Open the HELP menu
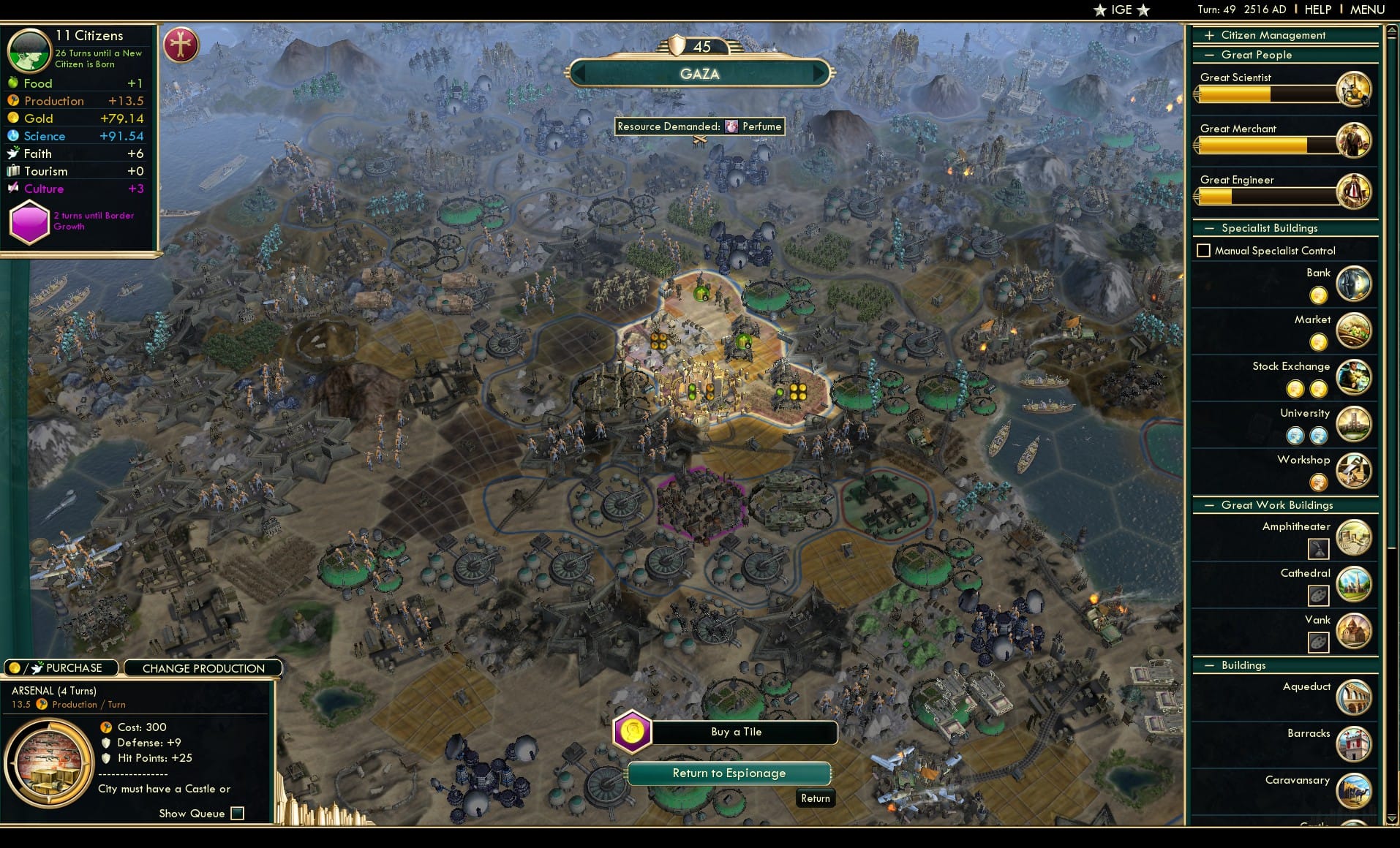 (x=1317, y=10)
